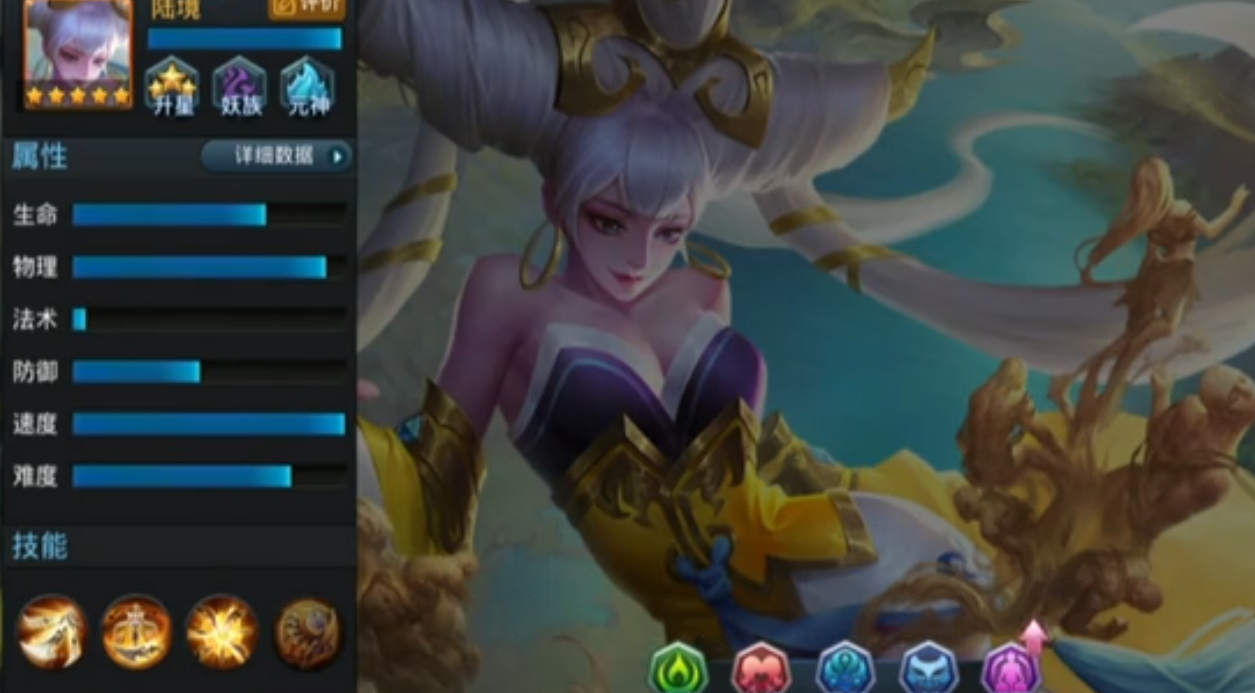1255x693 pixels.
Task: Tap the 升星 star upgrade icon
Action: pos(172,86)
